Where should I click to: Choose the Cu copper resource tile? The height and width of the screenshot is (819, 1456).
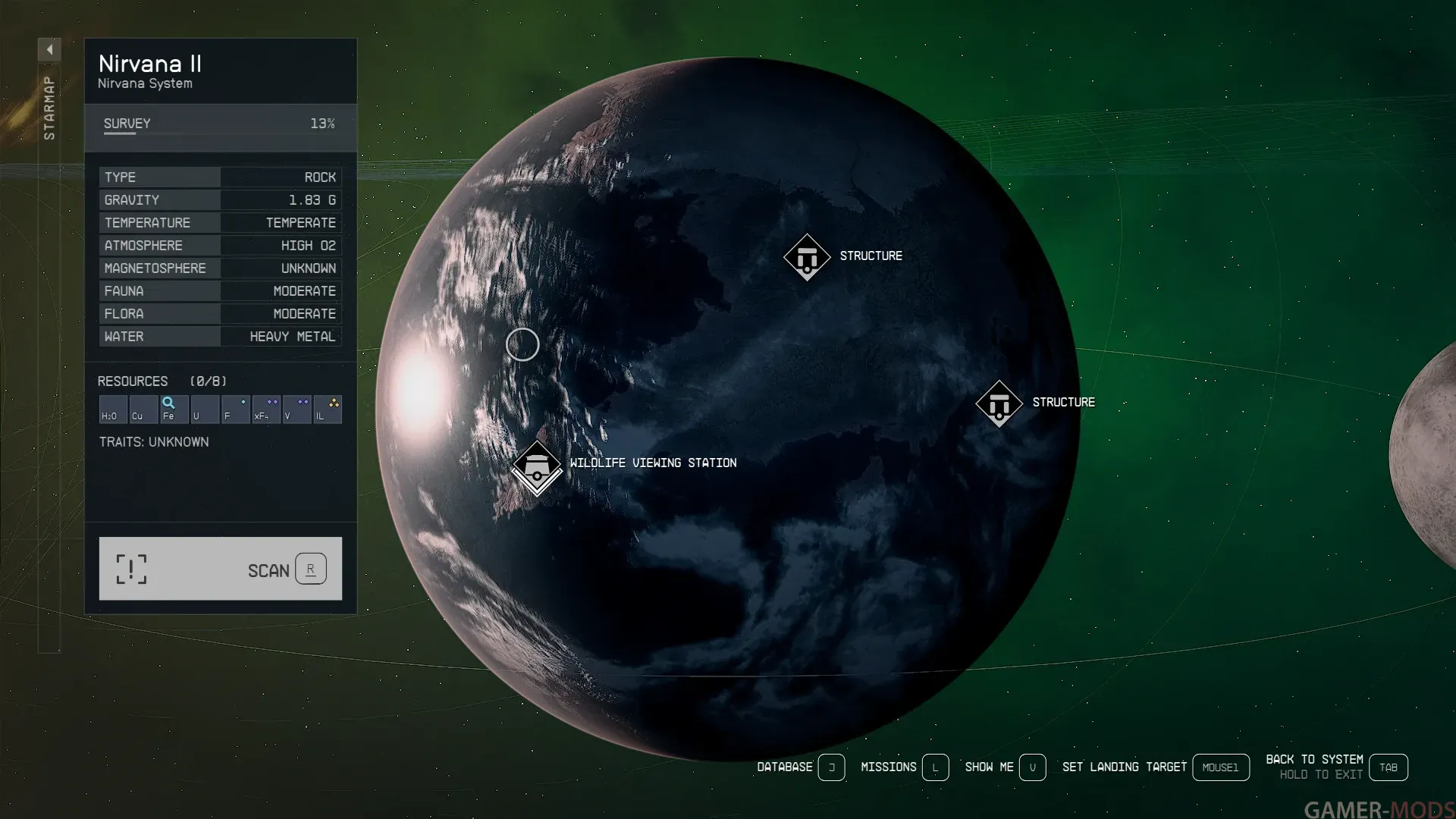point(143,409)
